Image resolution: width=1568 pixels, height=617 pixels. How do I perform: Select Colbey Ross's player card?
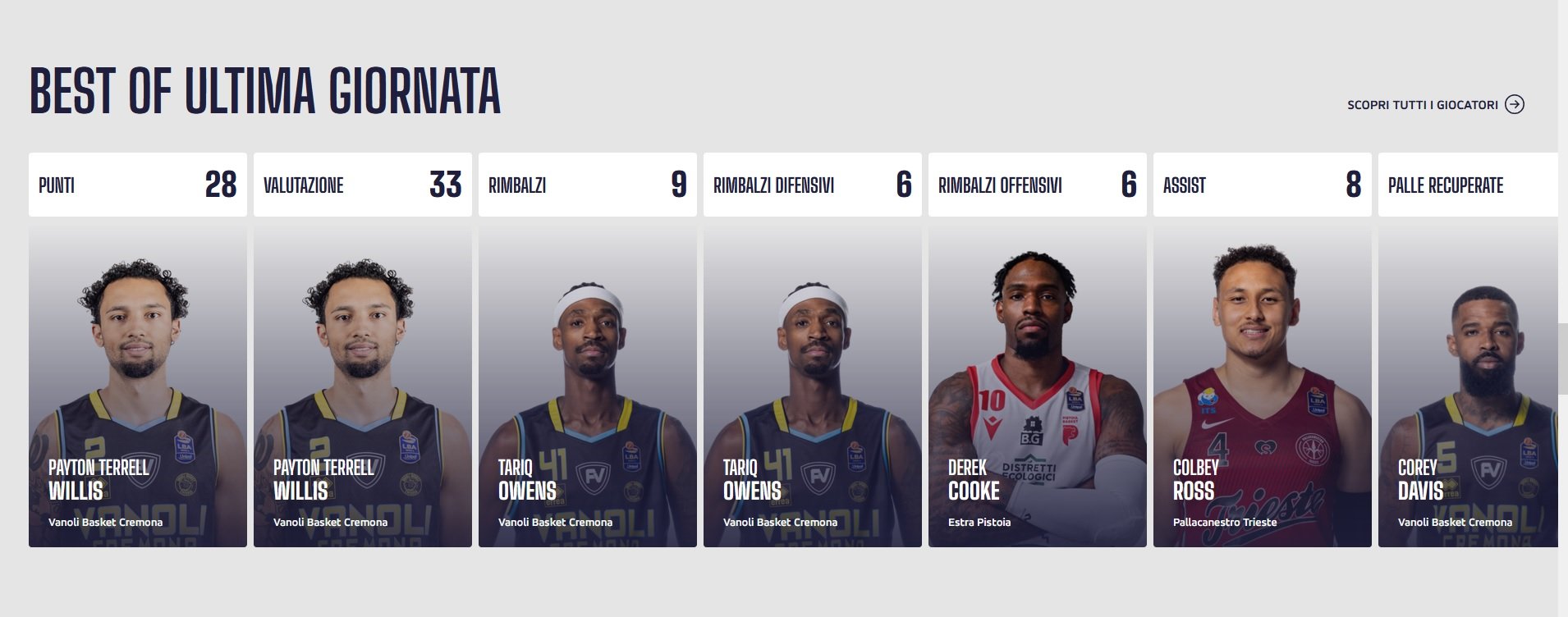pos(1263,386)
